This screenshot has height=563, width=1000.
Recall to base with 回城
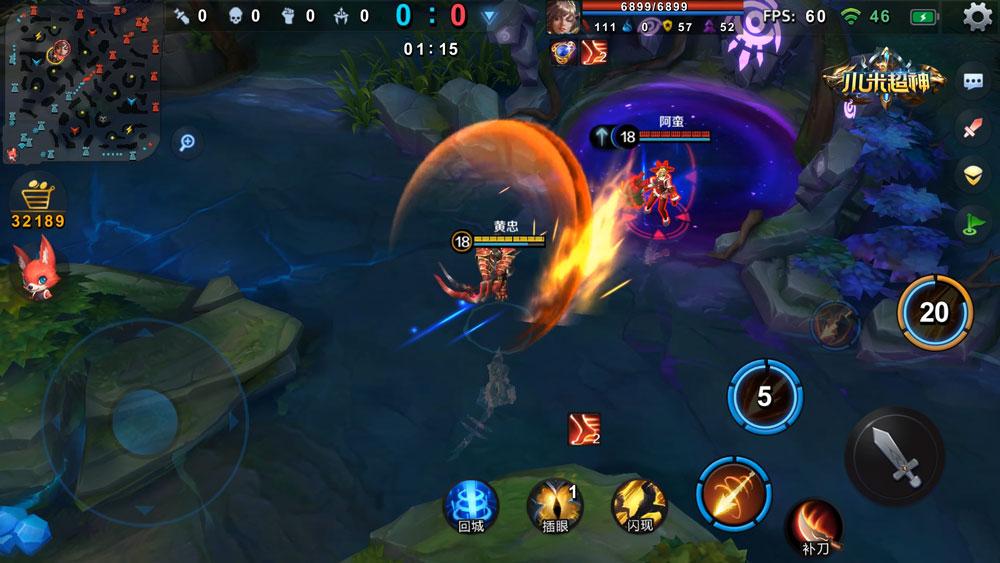click(x=470, y=502)
